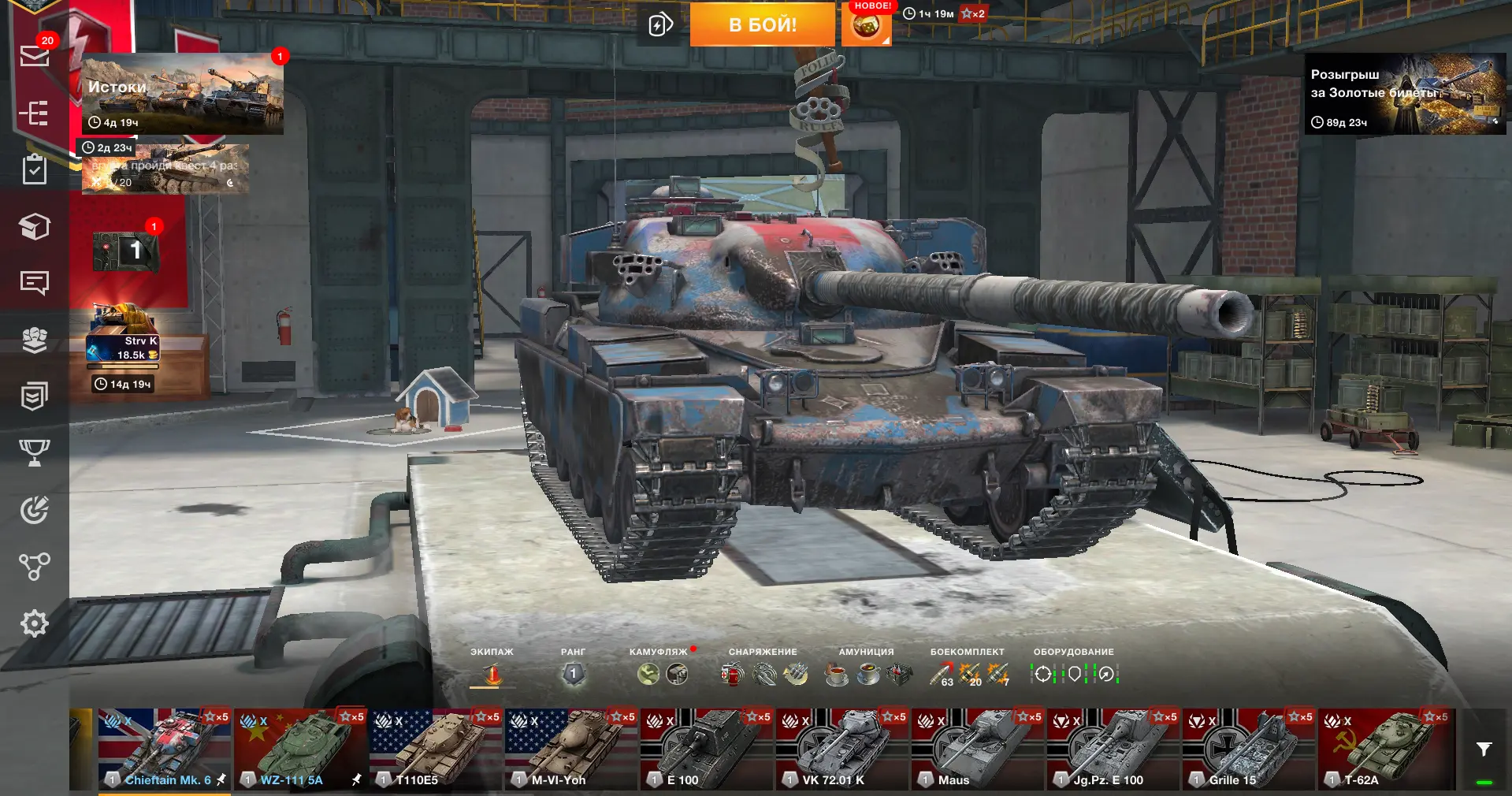Open the tank carousel filter

point(1484,750)
